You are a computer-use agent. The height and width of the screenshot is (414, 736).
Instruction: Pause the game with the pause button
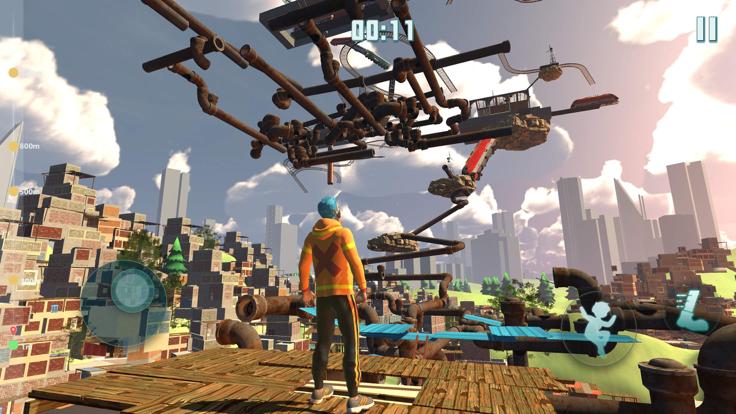[706, 30]
